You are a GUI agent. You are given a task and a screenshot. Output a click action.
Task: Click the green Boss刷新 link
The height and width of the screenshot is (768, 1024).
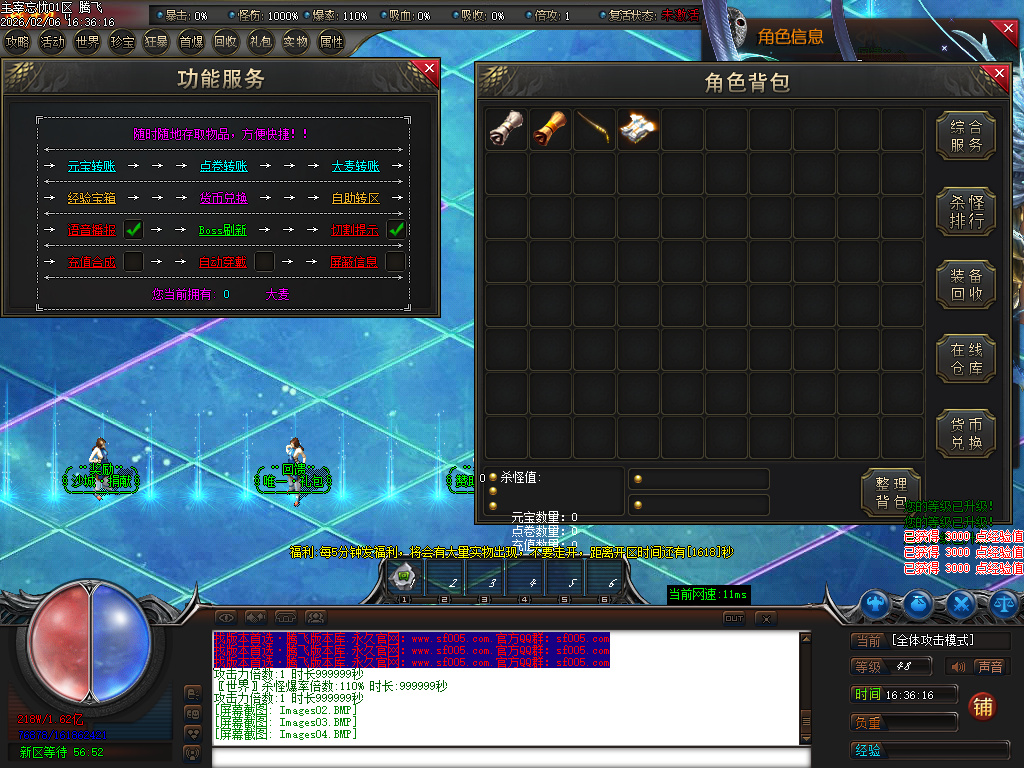tap(223, 230)
